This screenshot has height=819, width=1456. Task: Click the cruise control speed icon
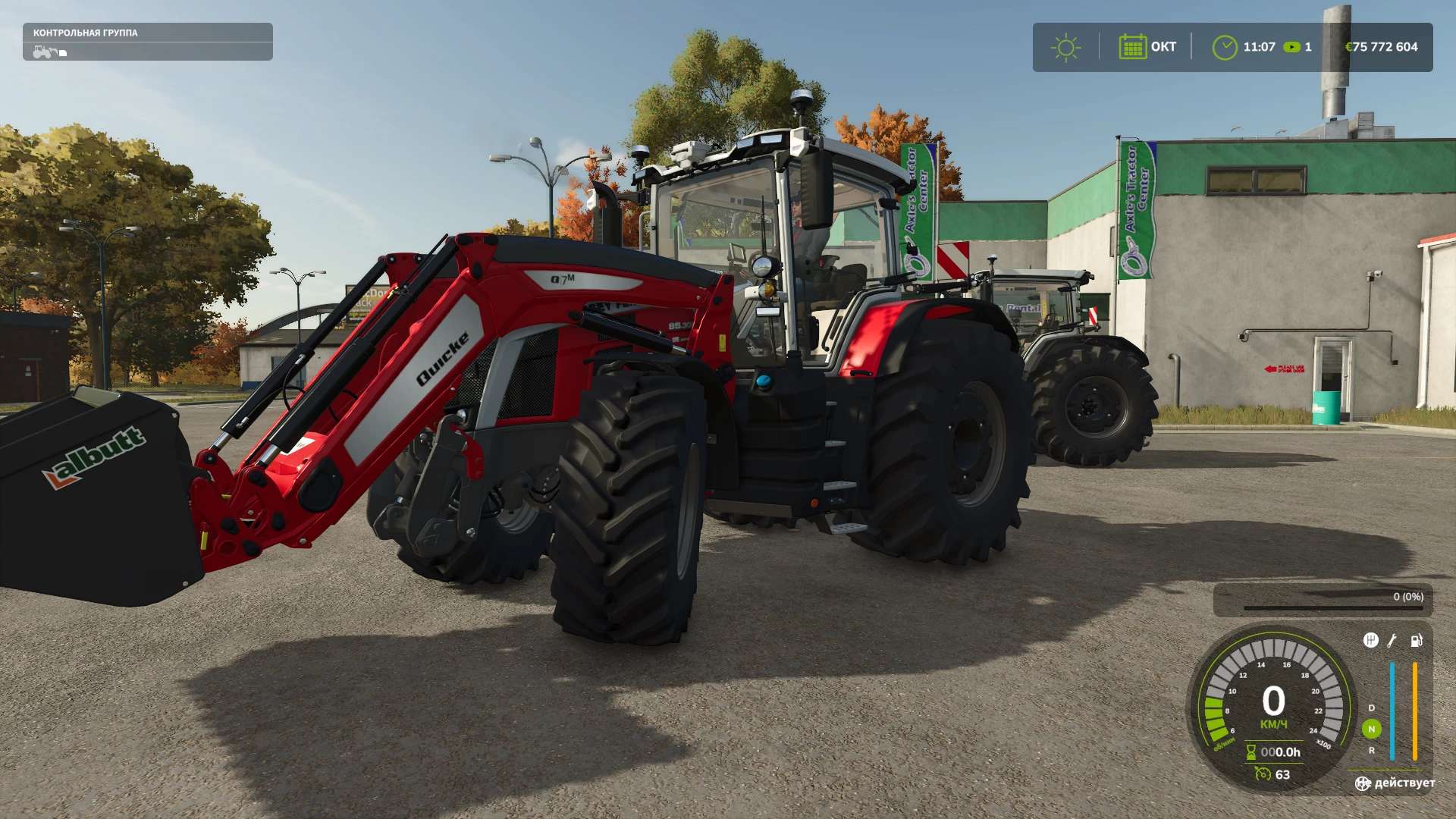[x=1263, y=774]
